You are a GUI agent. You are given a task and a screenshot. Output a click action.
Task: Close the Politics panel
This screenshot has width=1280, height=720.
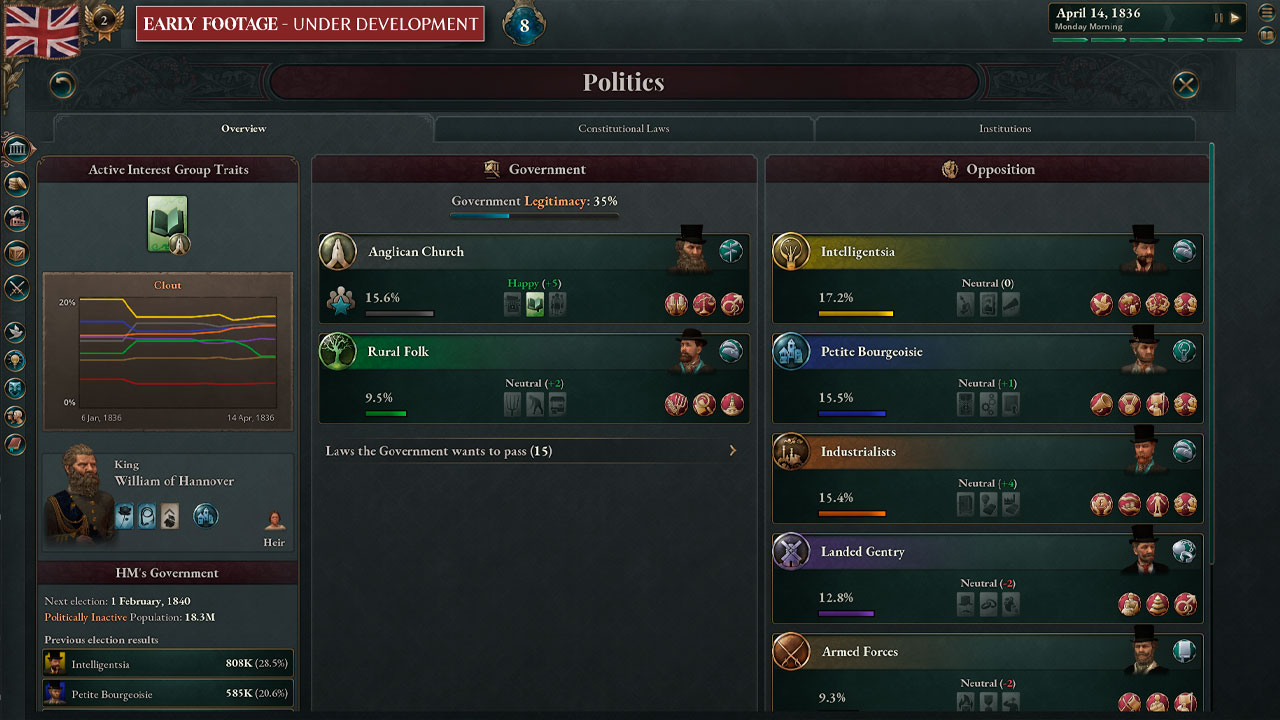1185,85
